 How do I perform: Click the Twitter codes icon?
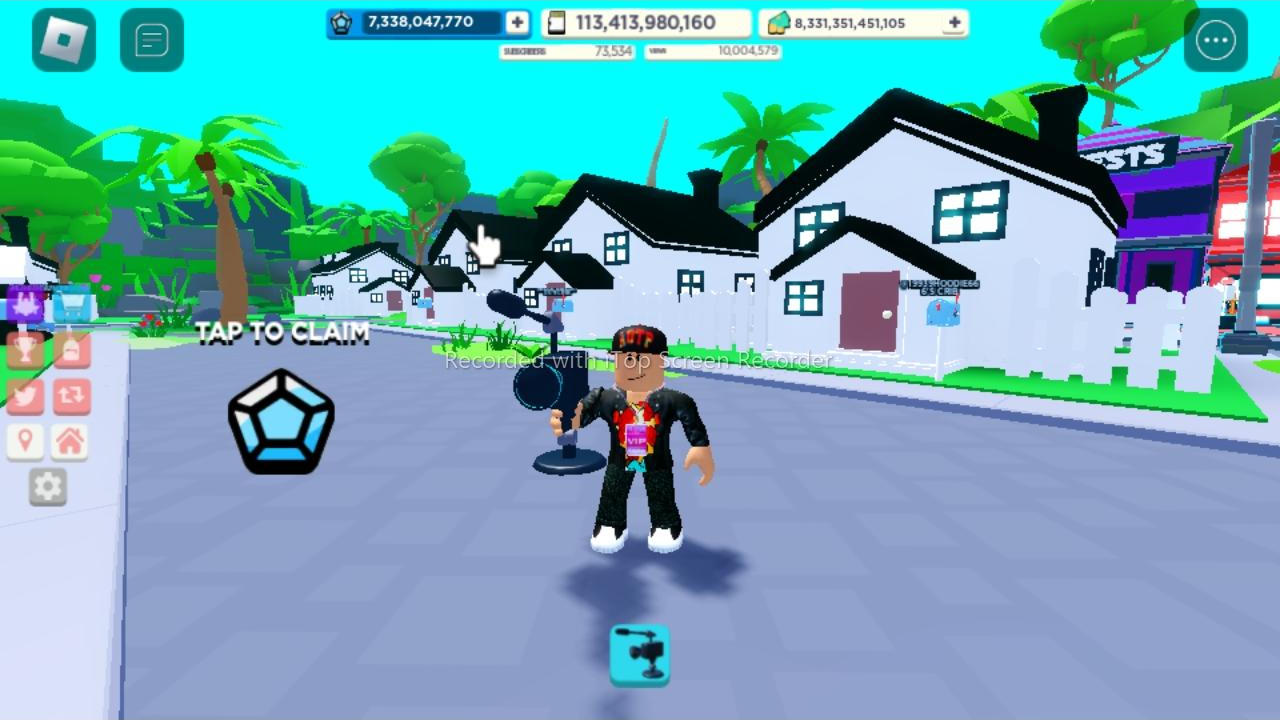(25, 395)
